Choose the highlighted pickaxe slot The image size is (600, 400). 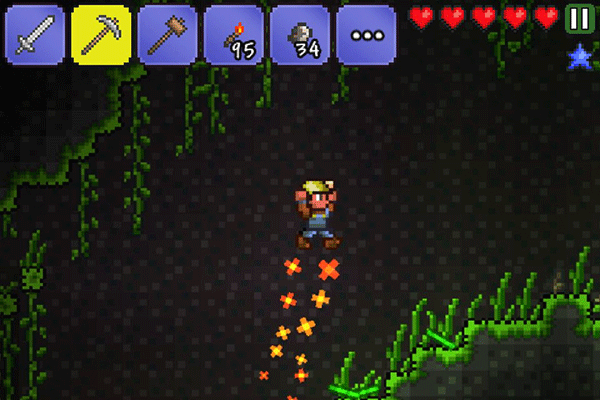(x=101, y=34)
